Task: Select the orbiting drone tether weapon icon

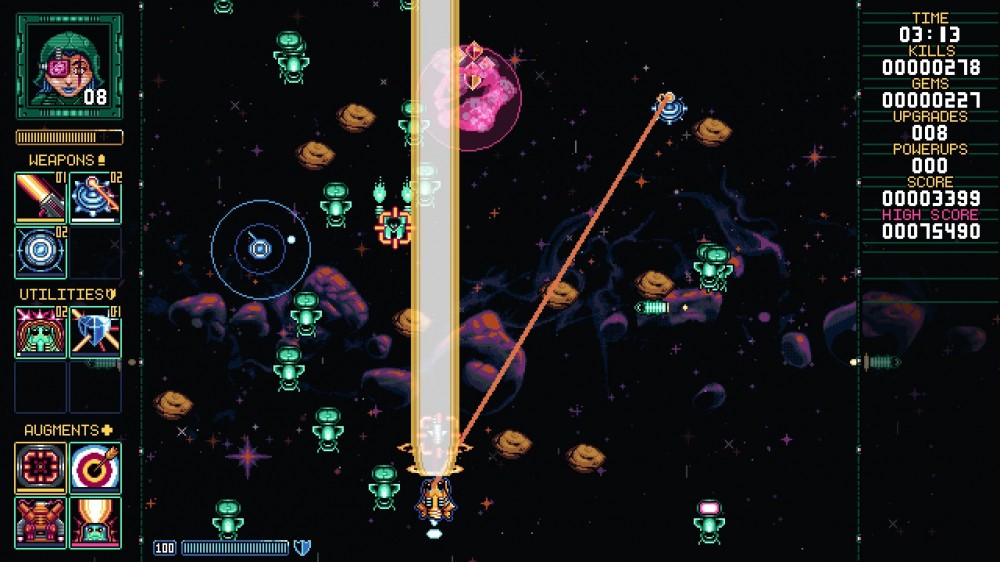Action: click(95, 197)
